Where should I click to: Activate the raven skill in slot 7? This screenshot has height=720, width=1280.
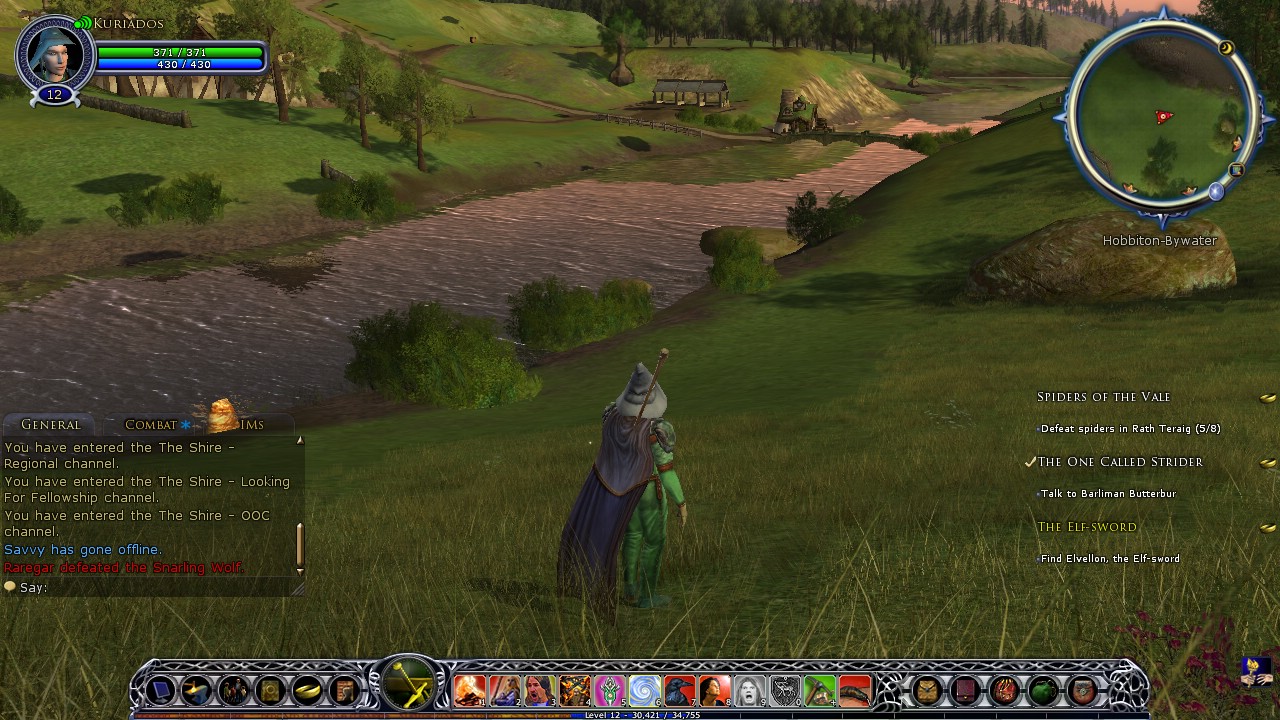click(x=679, y=690)
